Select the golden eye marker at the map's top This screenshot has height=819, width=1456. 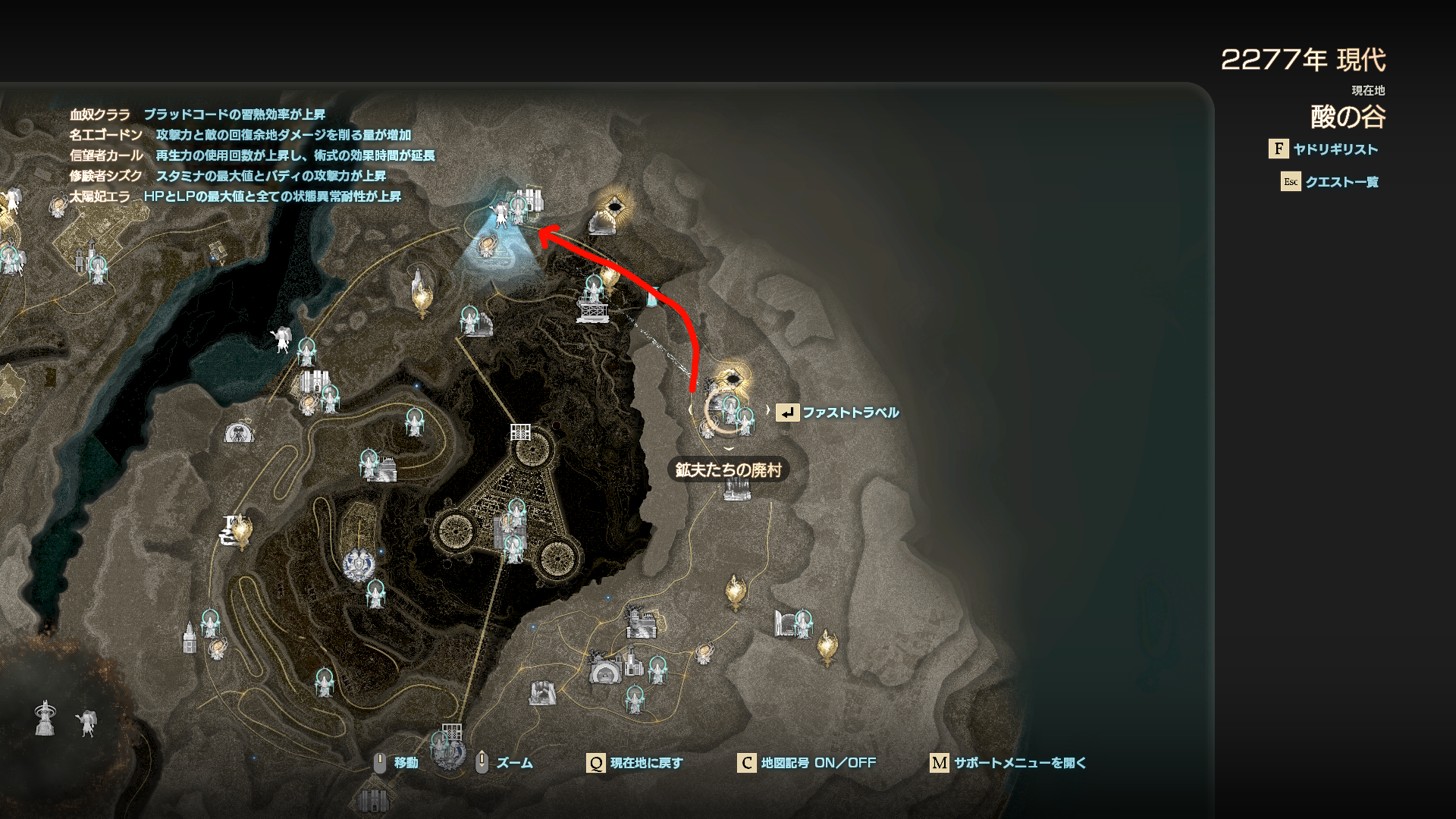[615, 206]
